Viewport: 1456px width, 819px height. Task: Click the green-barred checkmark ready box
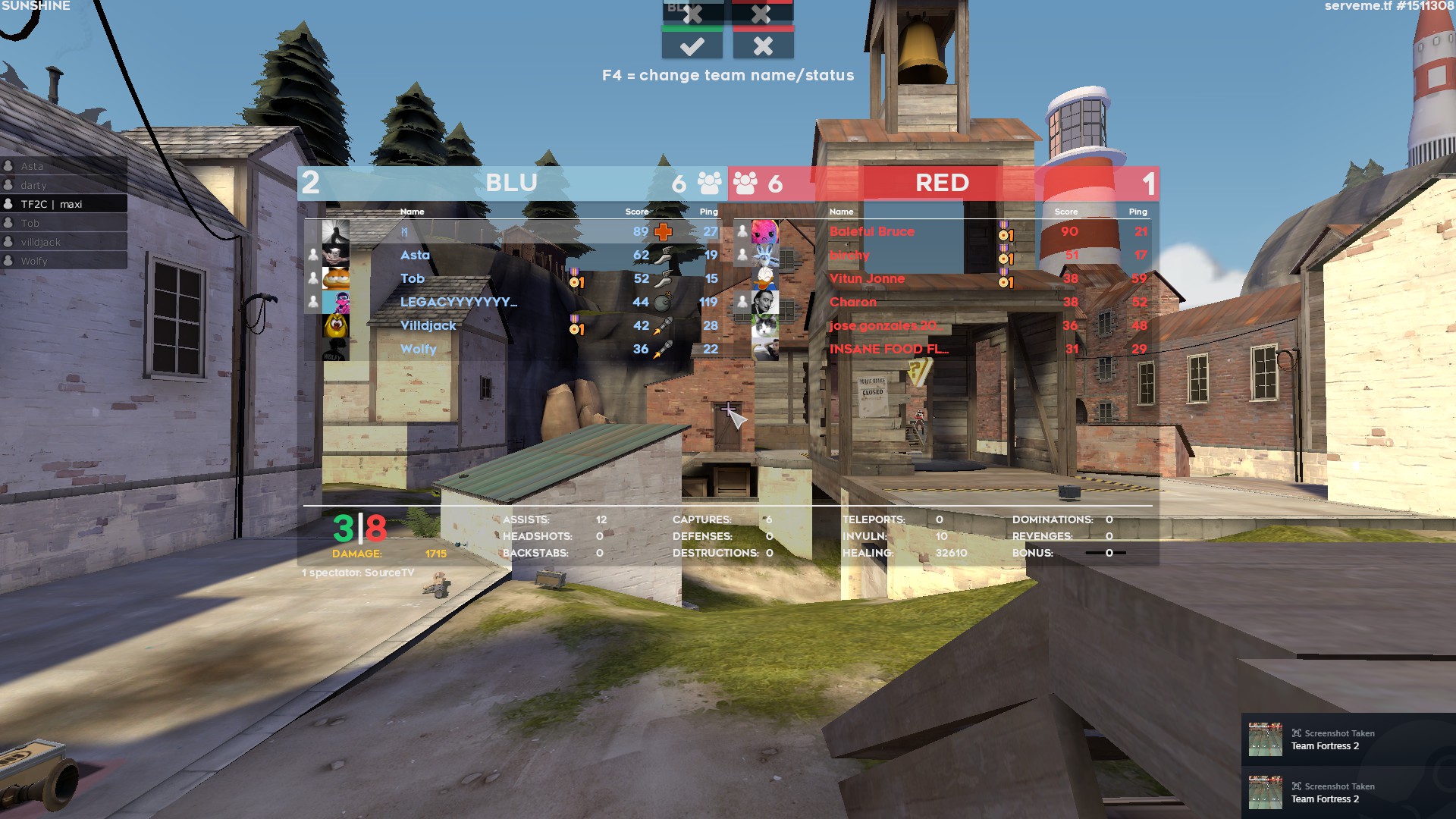[x=692, y=45]
